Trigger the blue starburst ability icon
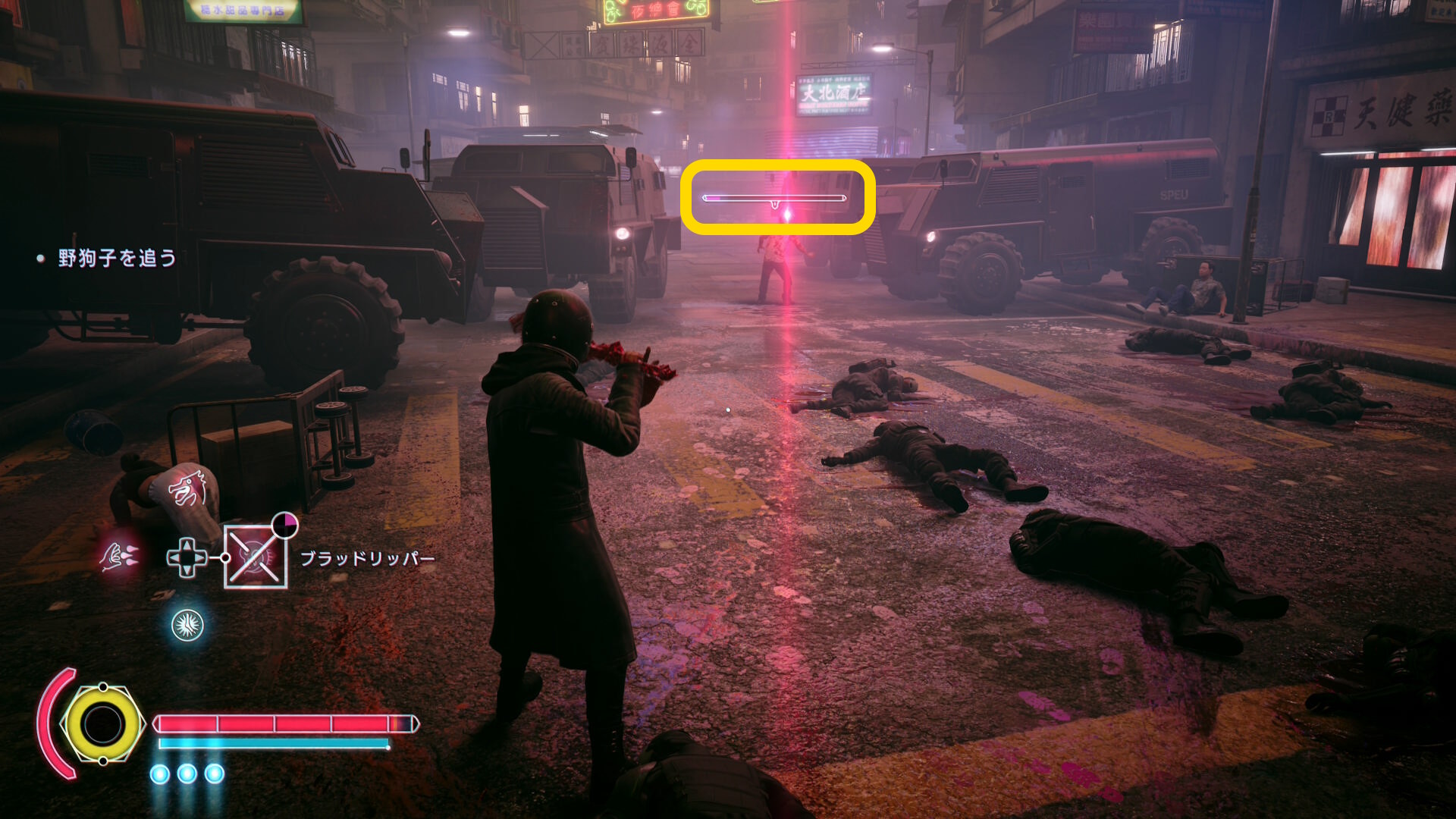 pyautogui.click(x=187, y=626)
